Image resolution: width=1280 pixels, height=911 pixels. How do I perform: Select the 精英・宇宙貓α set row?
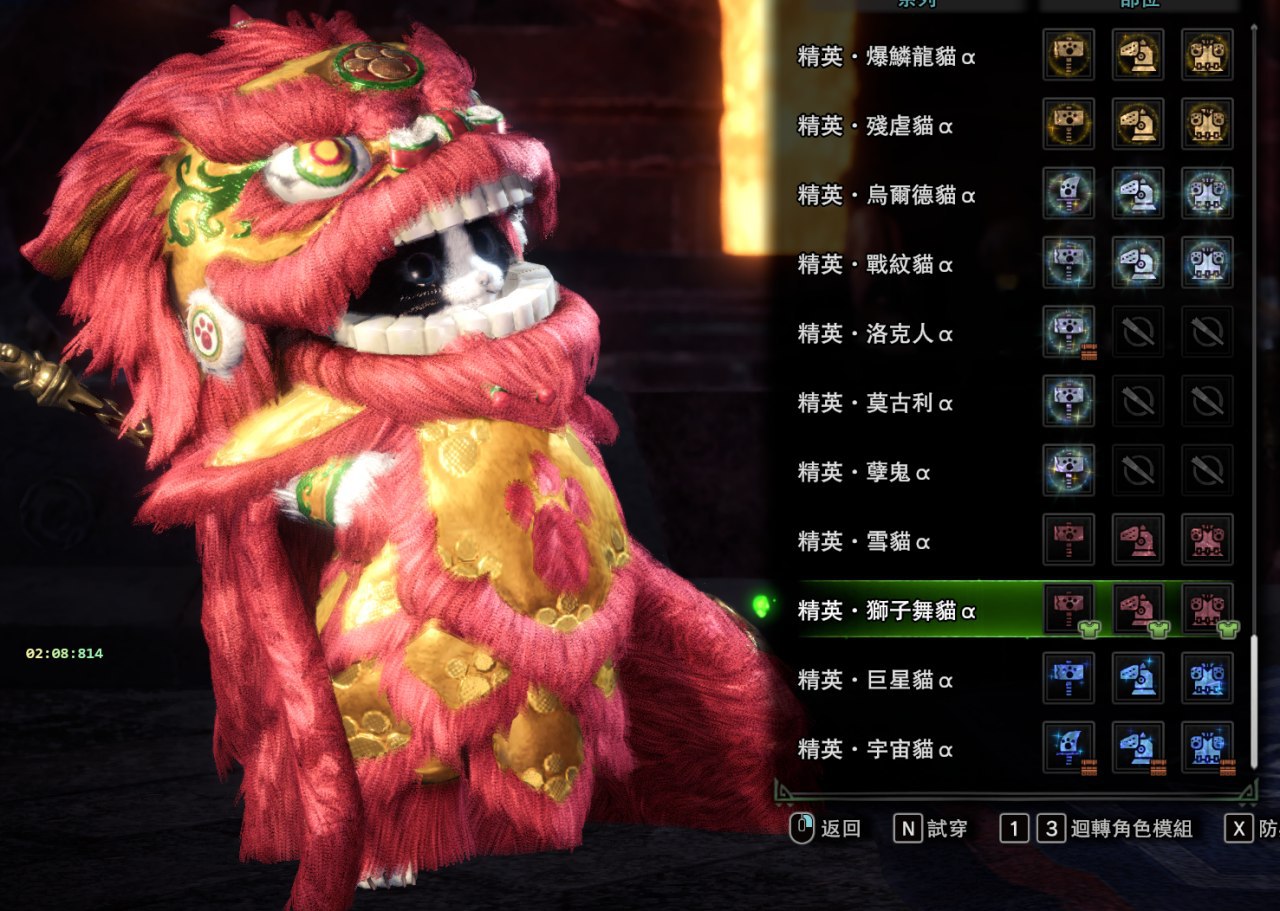click(x=875, y=749)
